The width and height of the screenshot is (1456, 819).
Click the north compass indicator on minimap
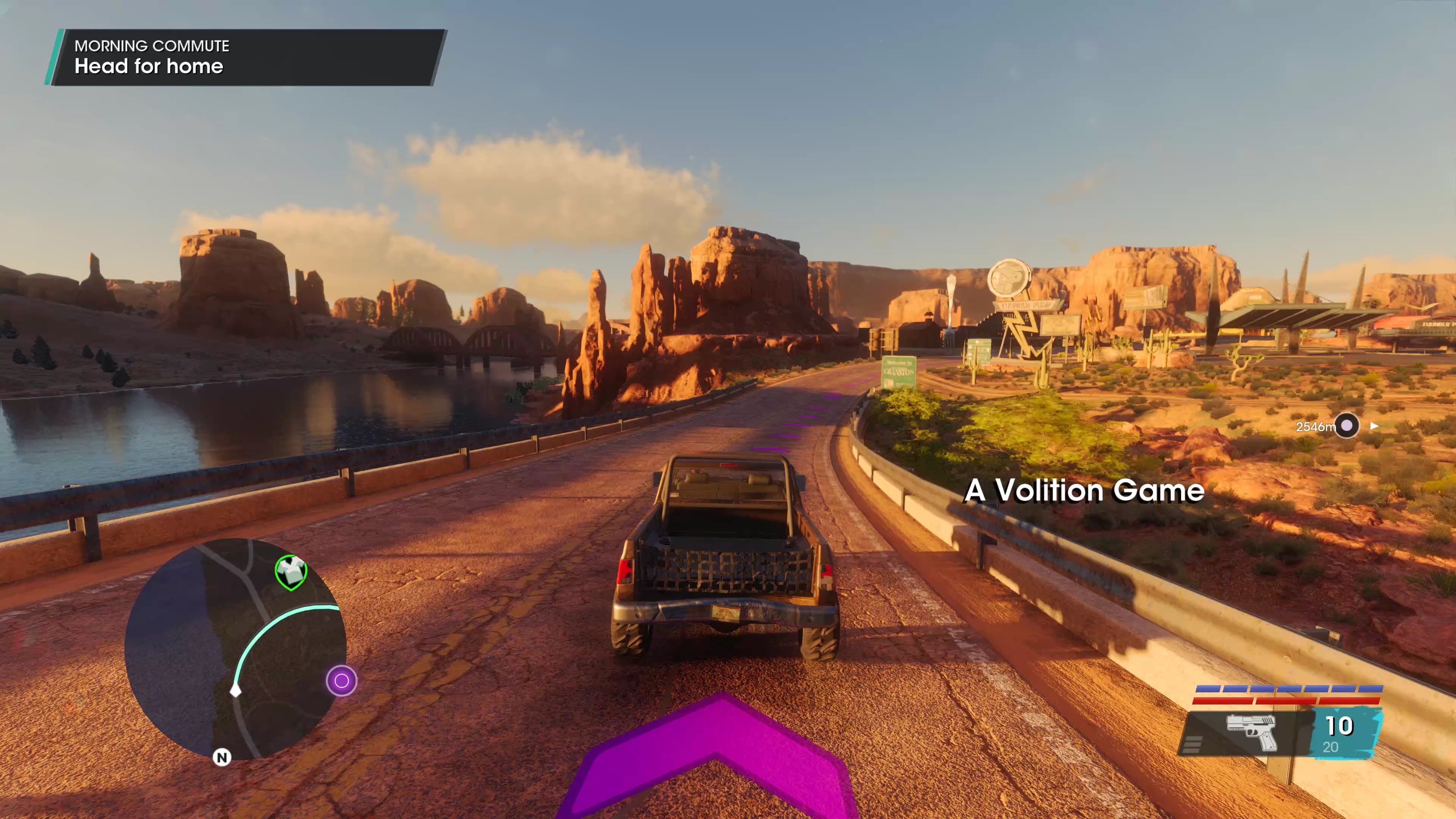click(x=222, y=758)
